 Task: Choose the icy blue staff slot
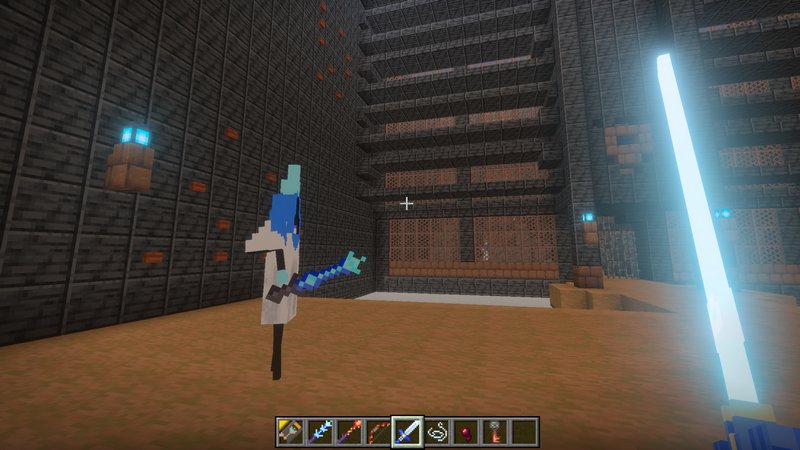click(320, 432)
